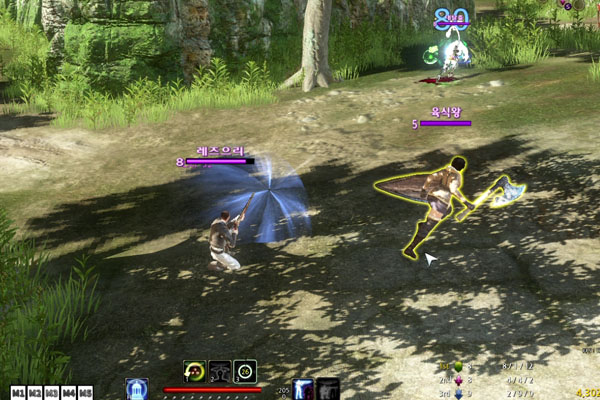Click the skill icon showing cooldown 26
600x400 pixels.
coord(245,372)
